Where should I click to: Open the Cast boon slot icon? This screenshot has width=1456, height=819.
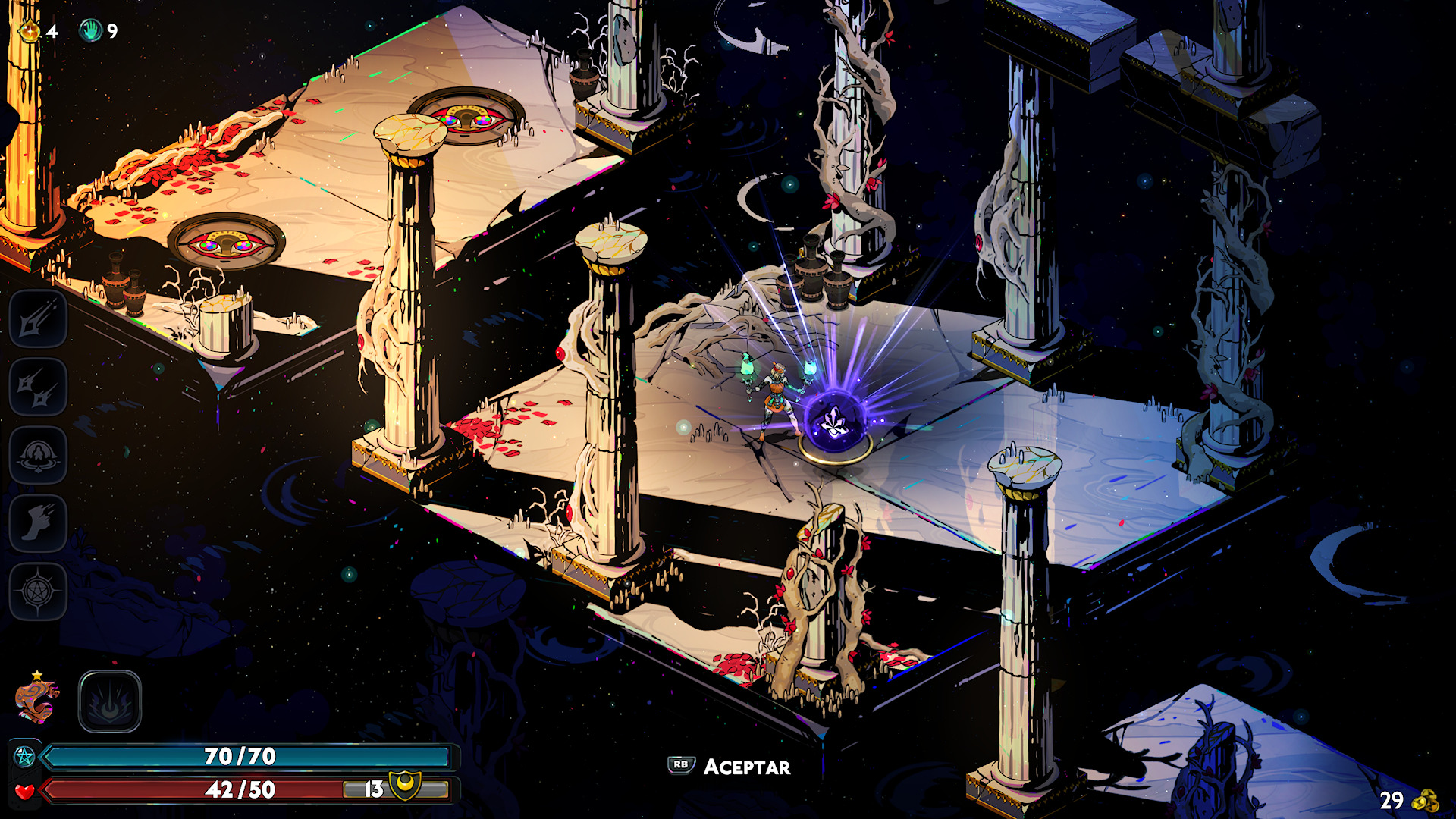click(38, 456)
